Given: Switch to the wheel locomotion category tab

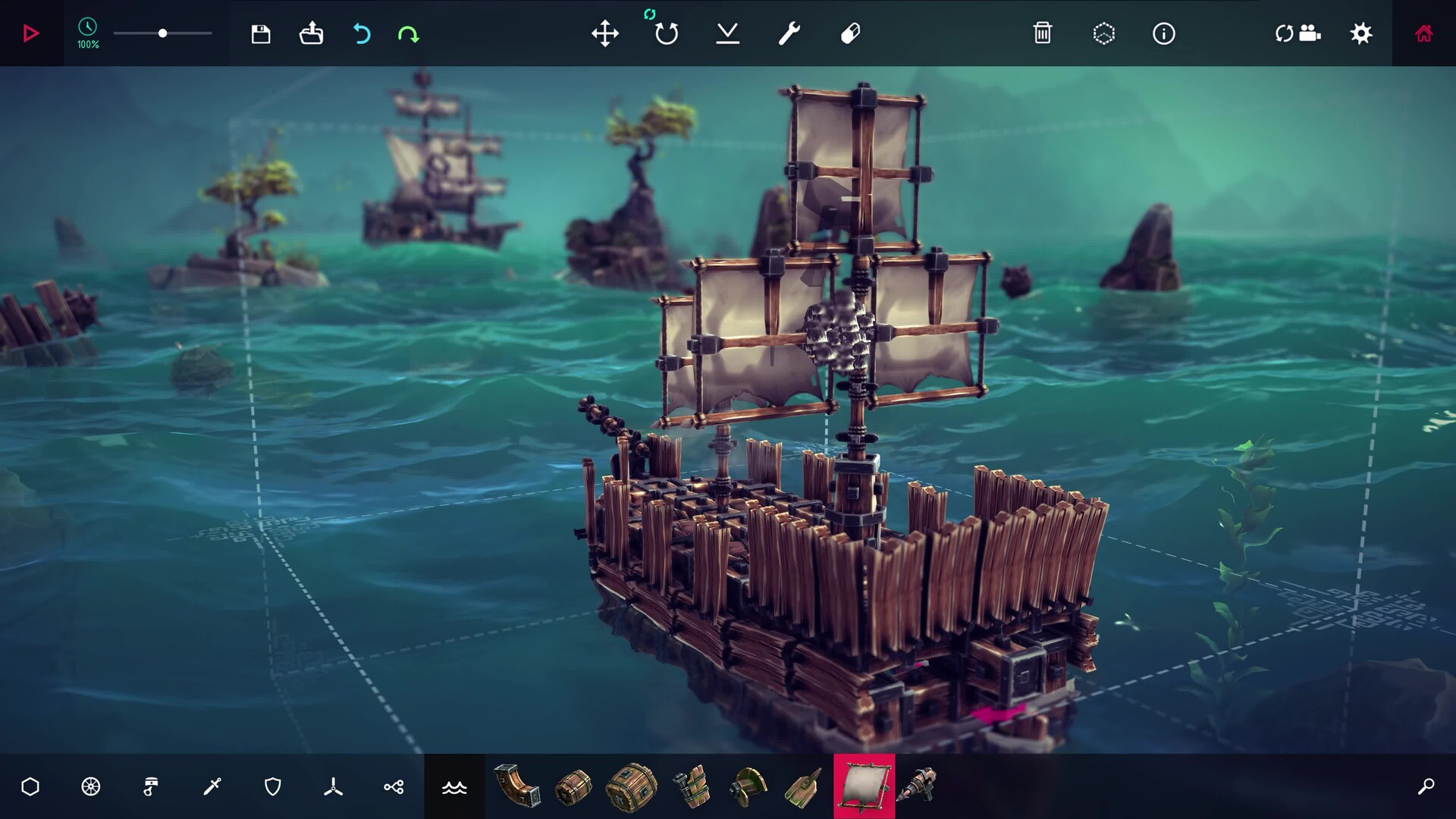Looking at the screenshot, I should (x=91, y=787).
